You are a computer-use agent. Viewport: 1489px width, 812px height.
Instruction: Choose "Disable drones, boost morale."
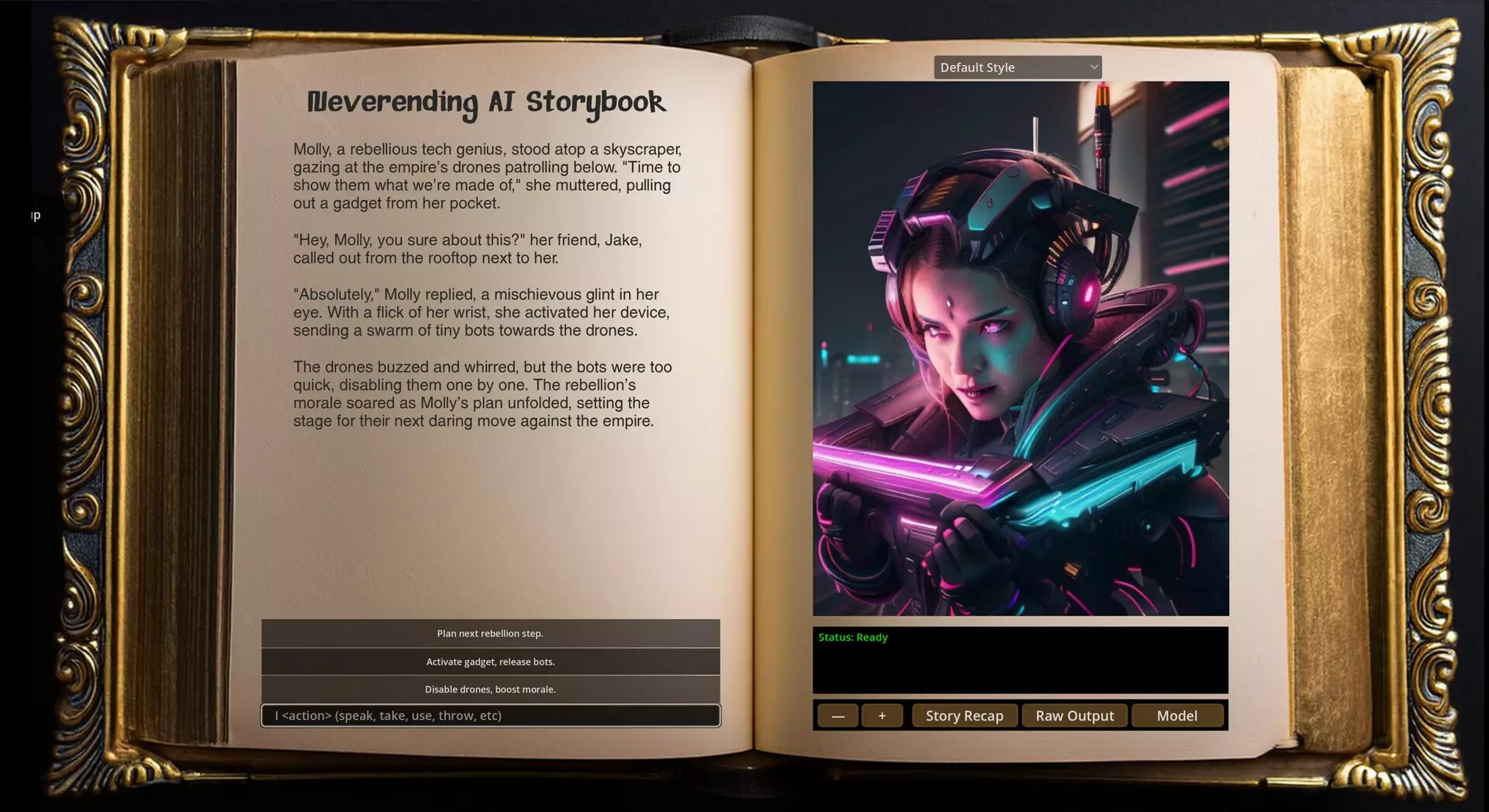pos(490,689)
